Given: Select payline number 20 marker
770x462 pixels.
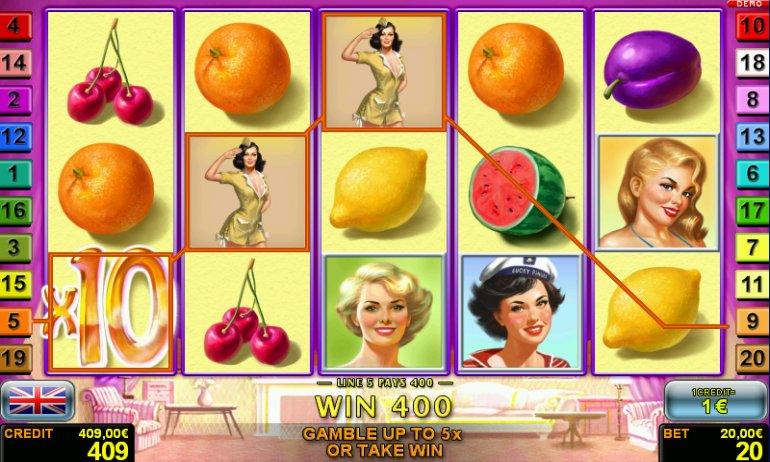Looking at the screenshot, I should coord(752,357).
